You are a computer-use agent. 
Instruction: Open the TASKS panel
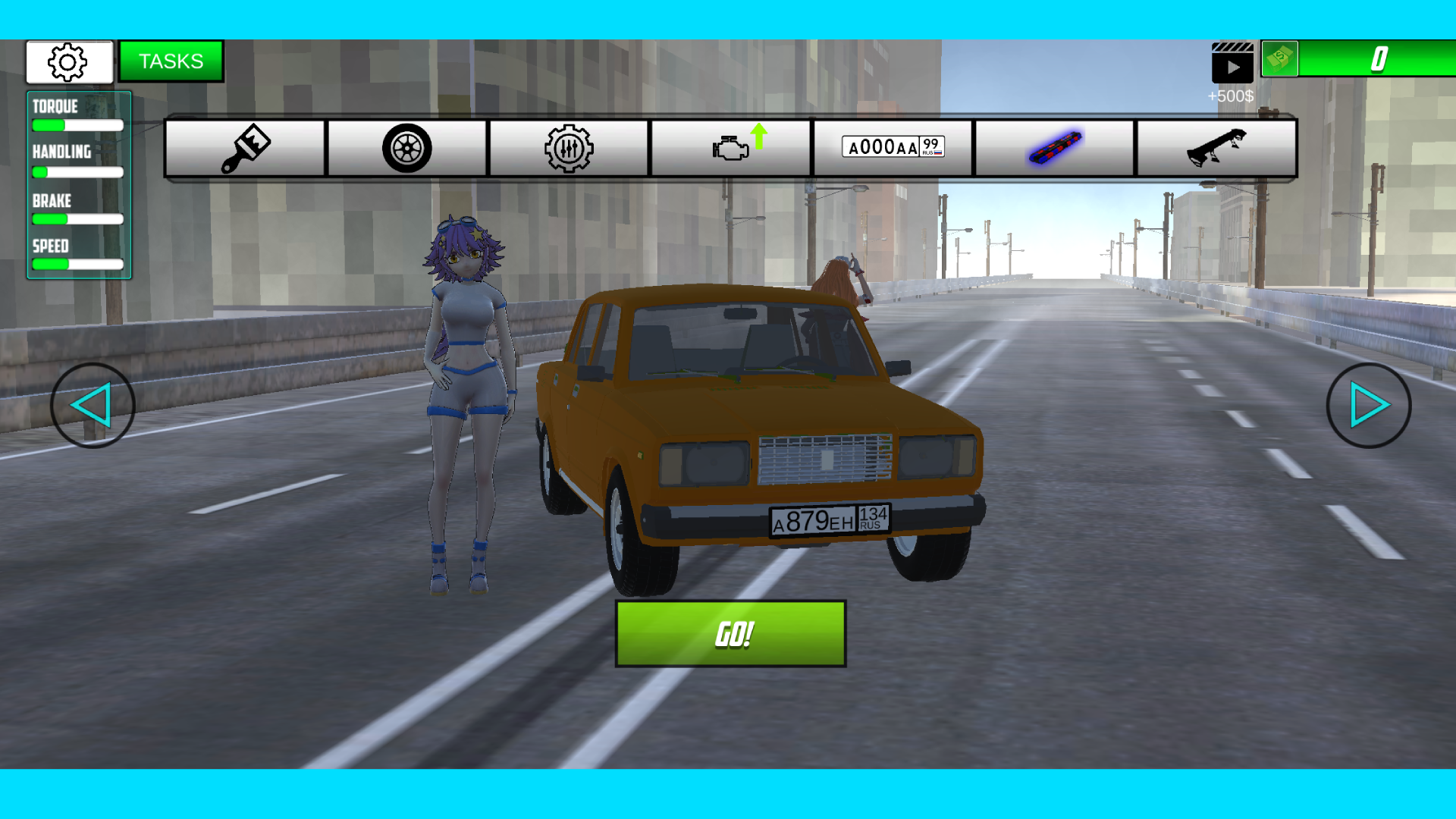[171, 61]
